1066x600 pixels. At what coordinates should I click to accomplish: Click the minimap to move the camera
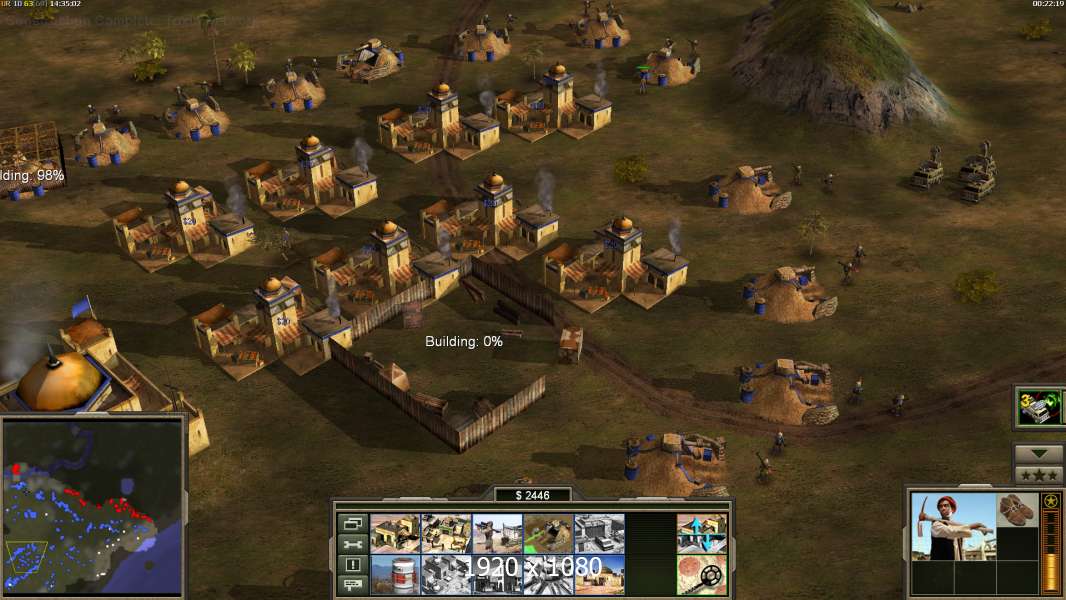coord(93,505)
